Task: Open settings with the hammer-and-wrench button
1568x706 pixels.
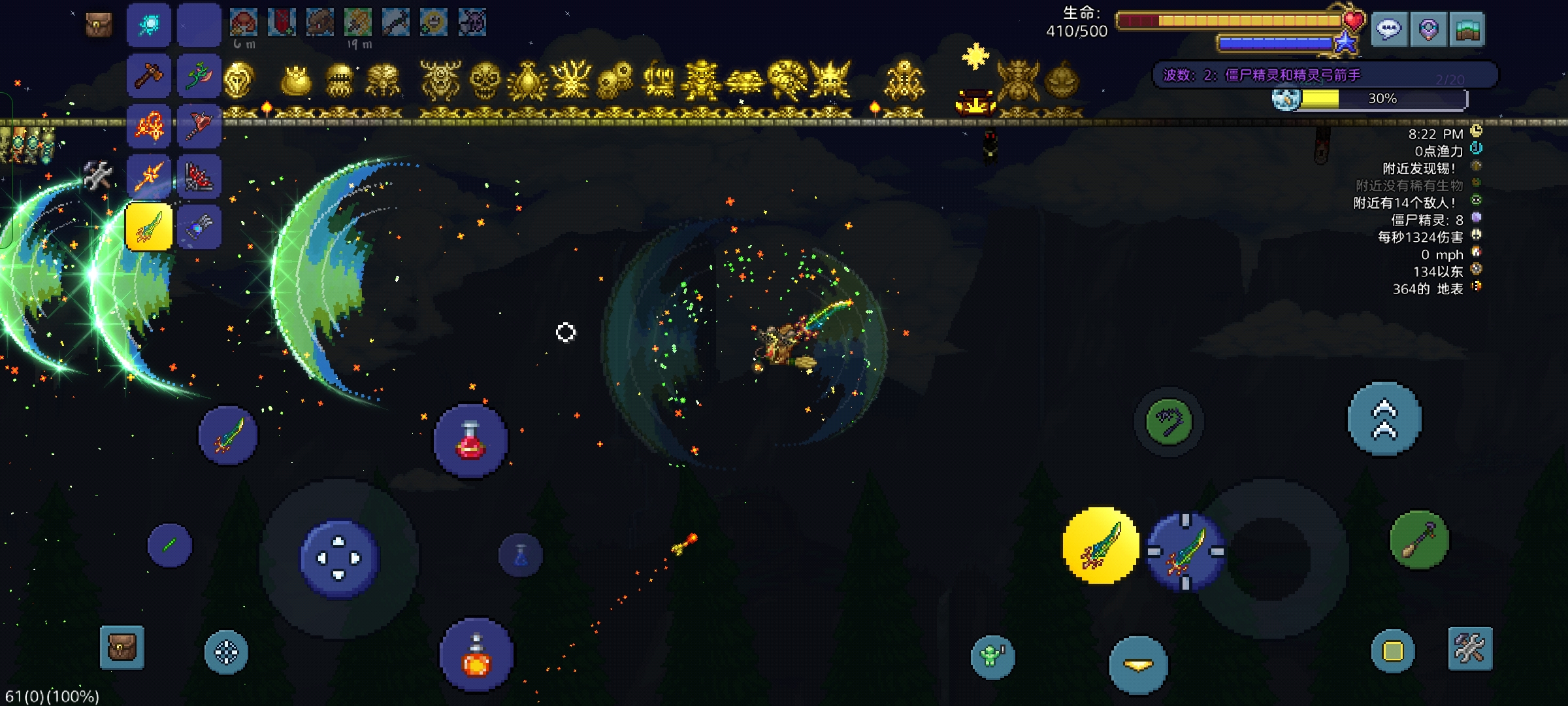Action: coord(1470,649)
